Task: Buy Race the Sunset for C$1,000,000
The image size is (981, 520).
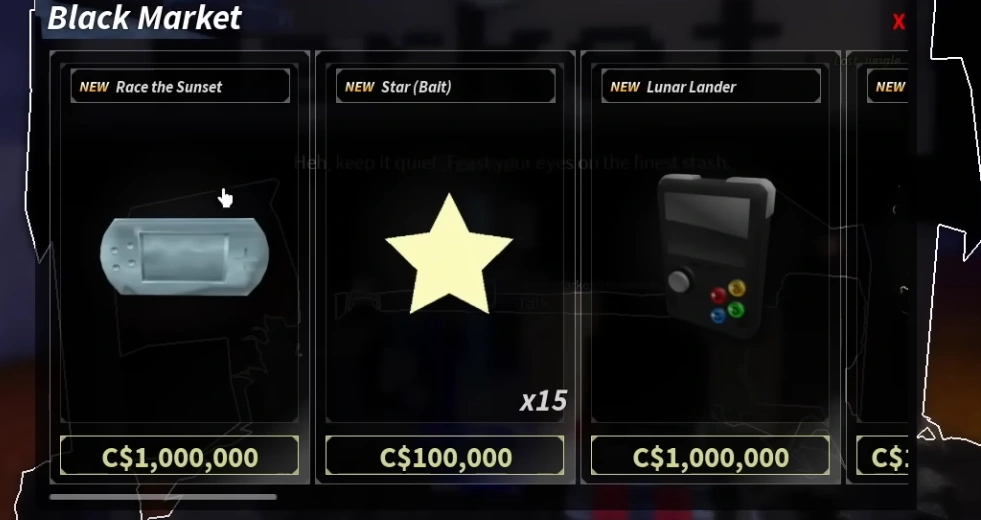Action: (179, 456)
